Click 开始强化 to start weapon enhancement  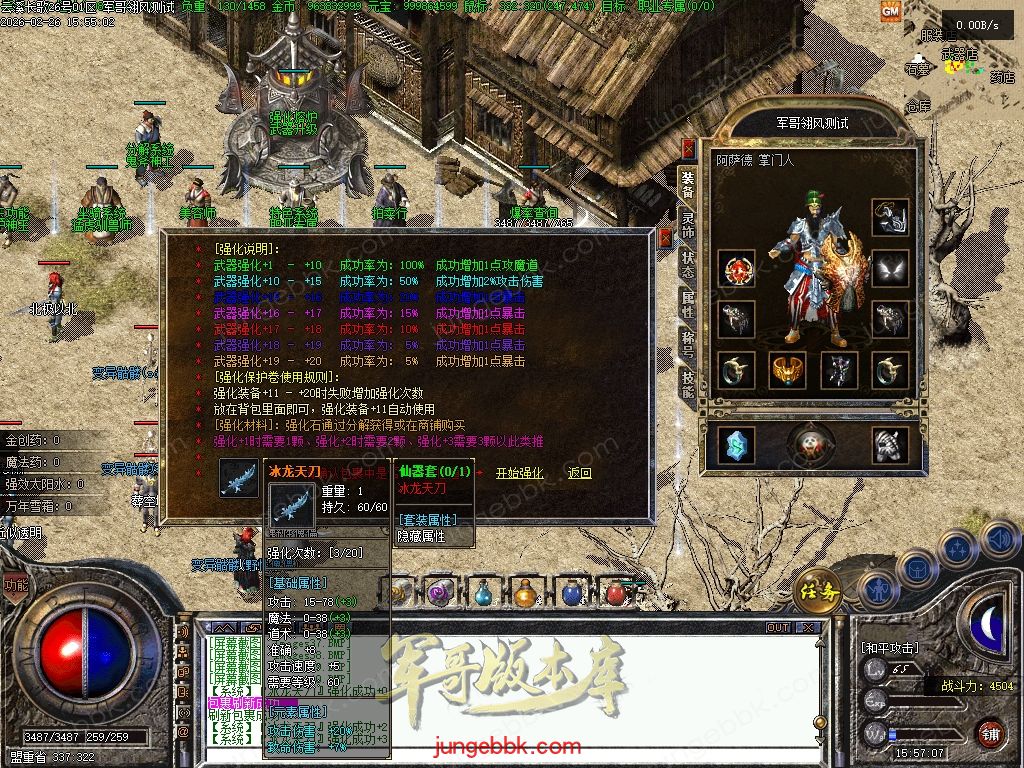(x=520, y=473)
